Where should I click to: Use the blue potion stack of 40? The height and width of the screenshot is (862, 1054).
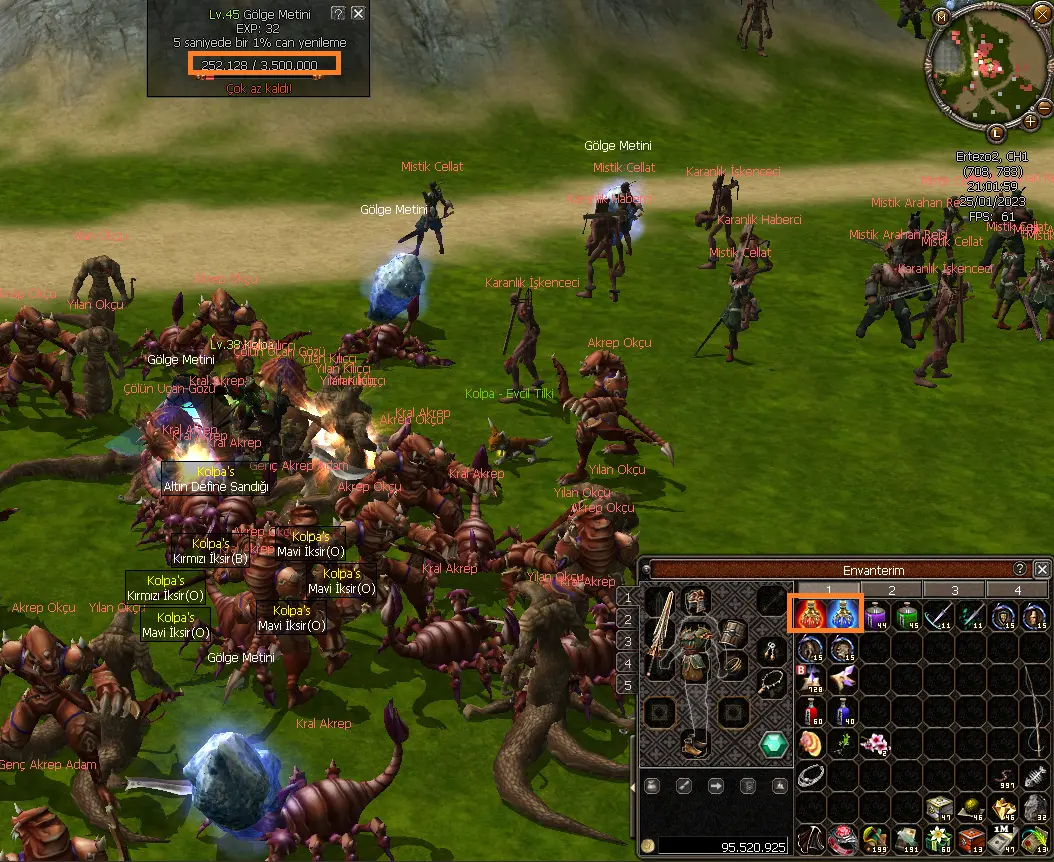pyautogui.click(x=843, y=711)
